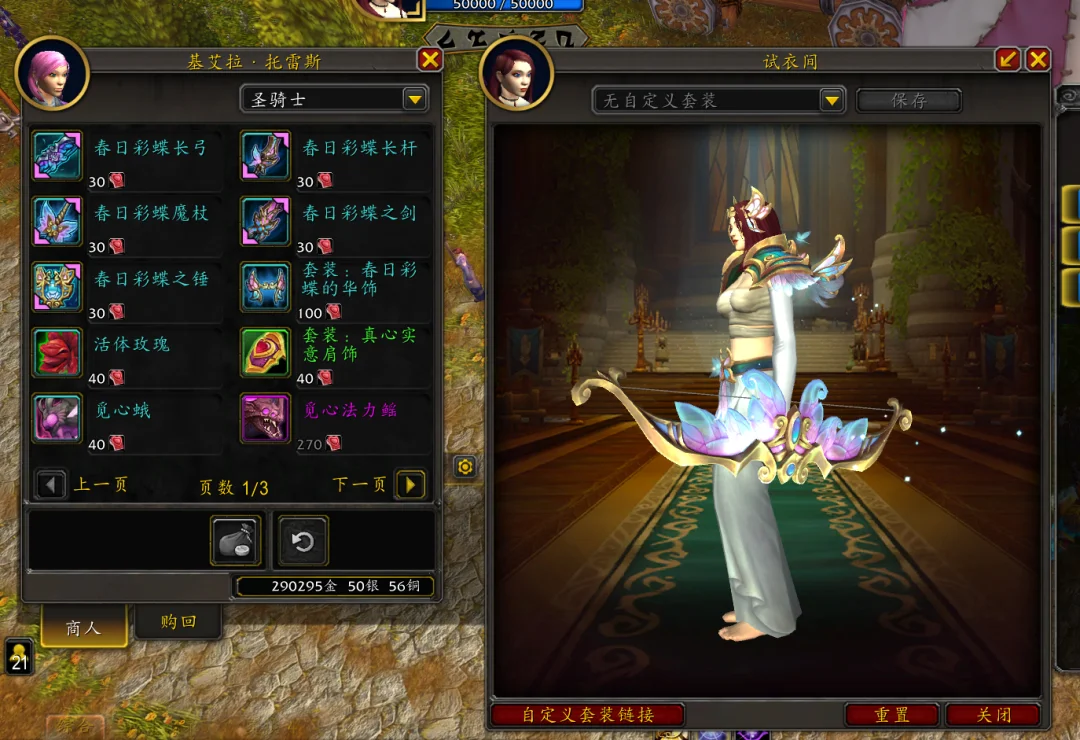Screen dimensions: 1080x740
Task: Switch to the 购回 buyback tab
Action: [x=178, y=622]
